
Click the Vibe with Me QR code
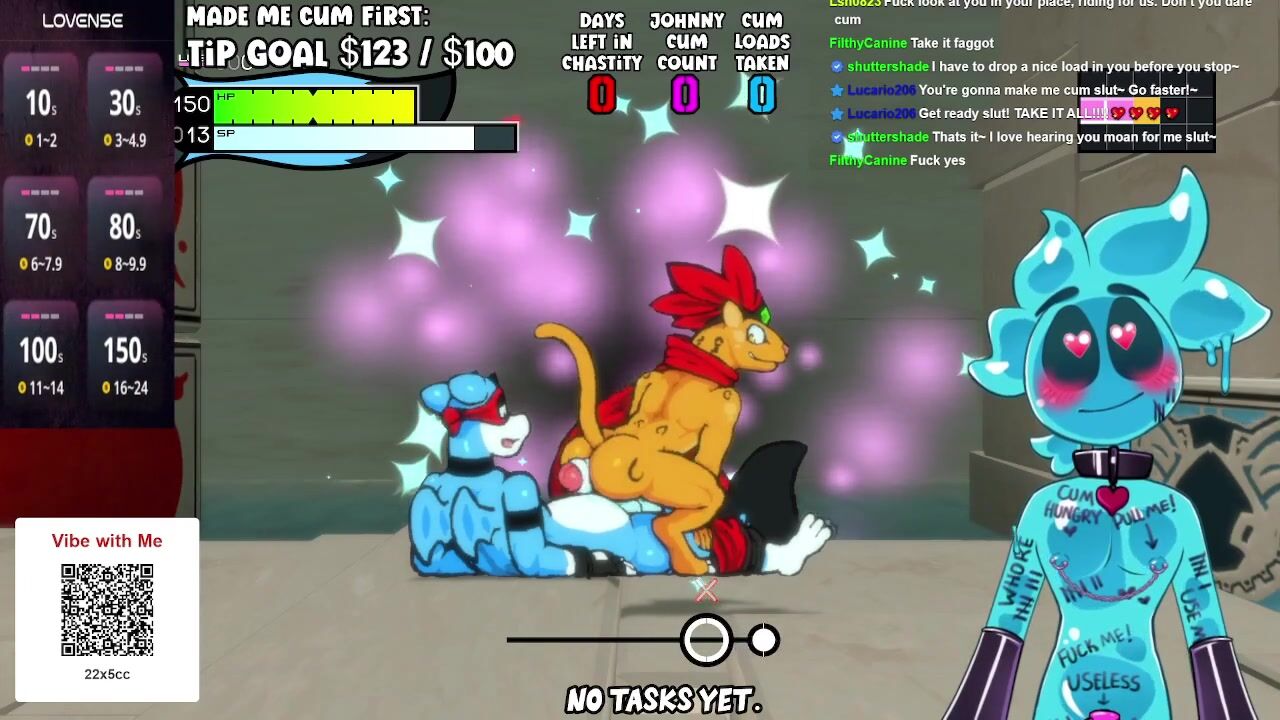point(107,610)
